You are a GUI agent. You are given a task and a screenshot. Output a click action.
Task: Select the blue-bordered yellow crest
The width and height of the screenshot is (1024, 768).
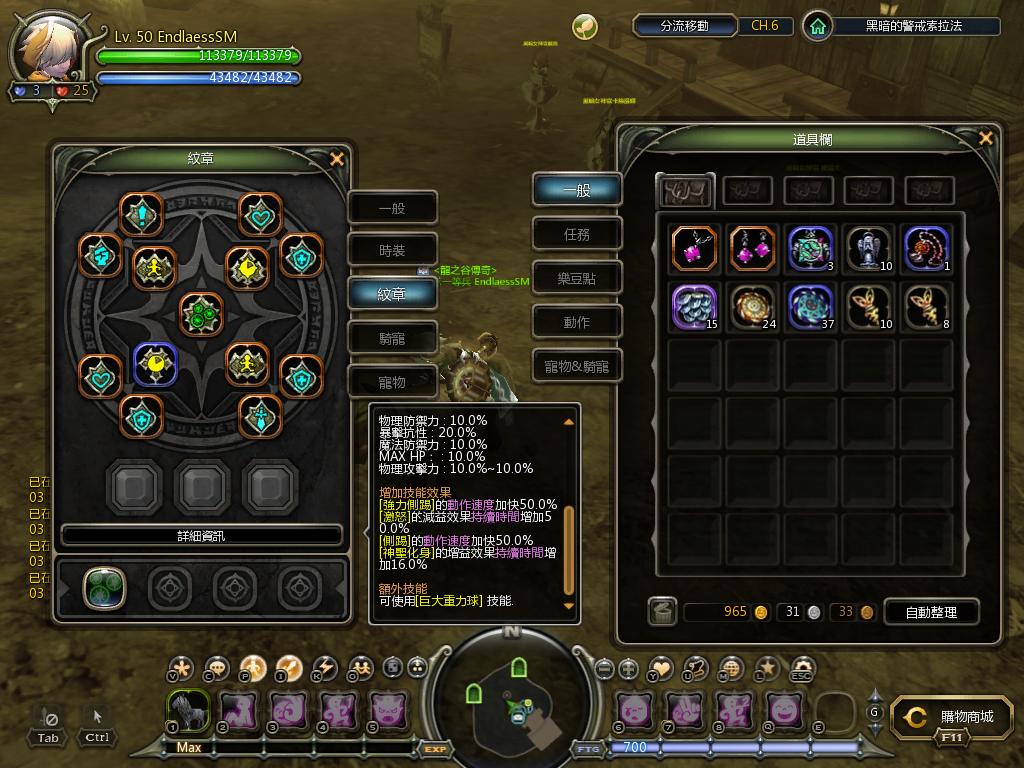click(155, 365)
